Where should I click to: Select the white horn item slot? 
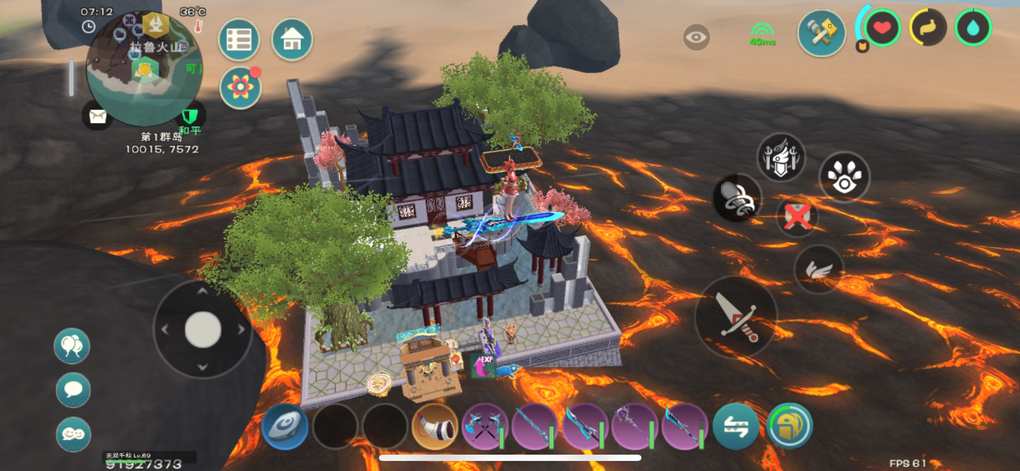(x=435, y=426)
